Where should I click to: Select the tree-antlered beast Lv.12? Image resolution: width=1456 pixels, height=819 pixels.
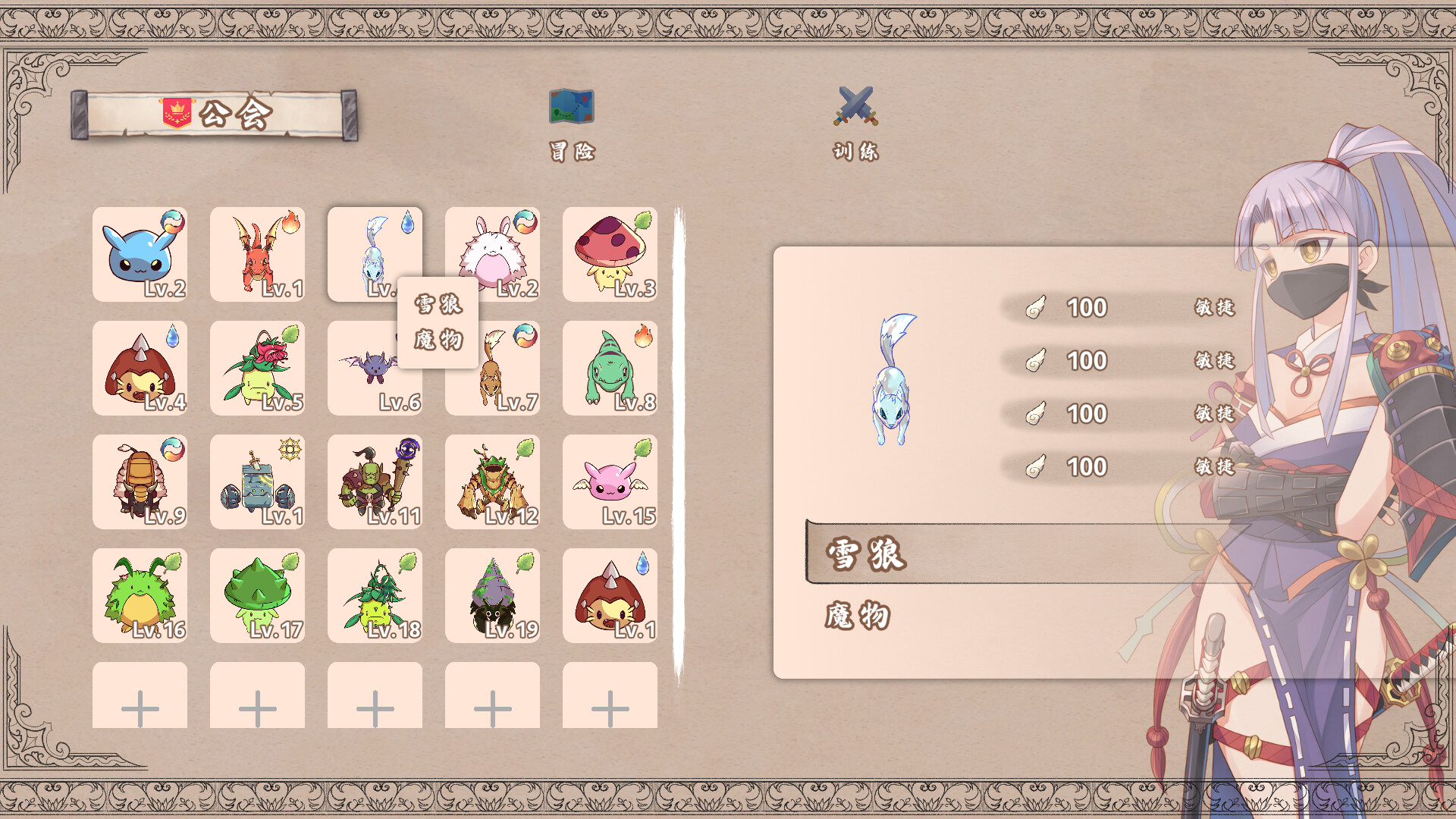tap(493, 482)
